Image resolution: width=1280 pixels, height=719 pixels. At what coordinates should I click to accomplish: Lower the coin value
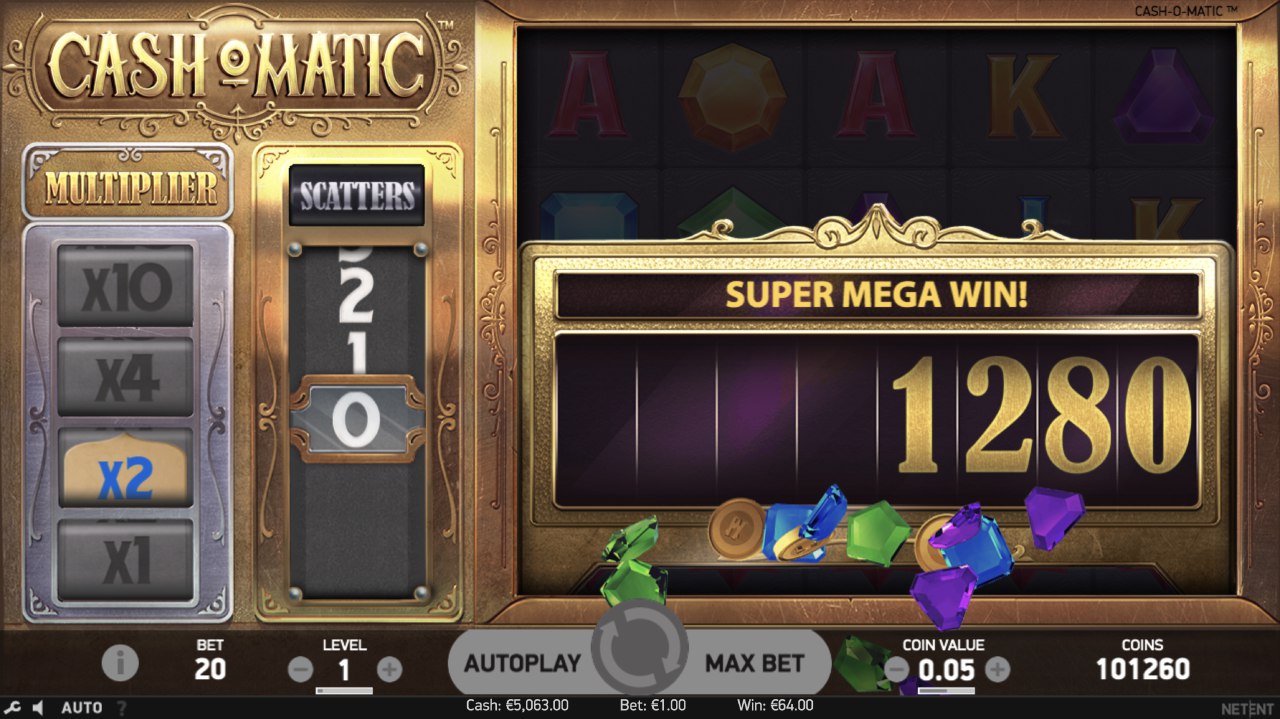[x=897, y=669]
